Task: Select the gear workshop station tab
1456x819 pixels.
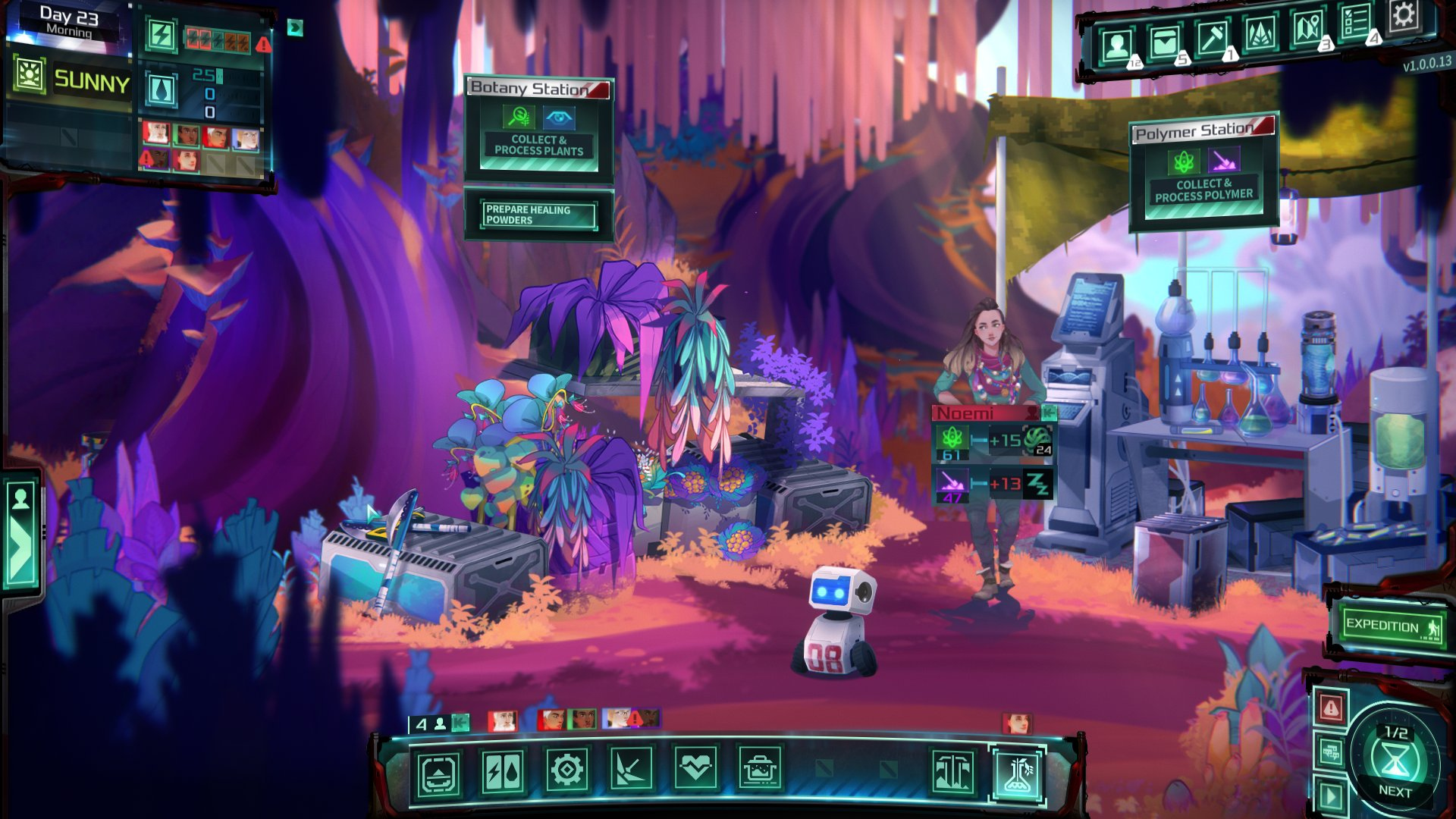Action: click(x=567, y=771)
